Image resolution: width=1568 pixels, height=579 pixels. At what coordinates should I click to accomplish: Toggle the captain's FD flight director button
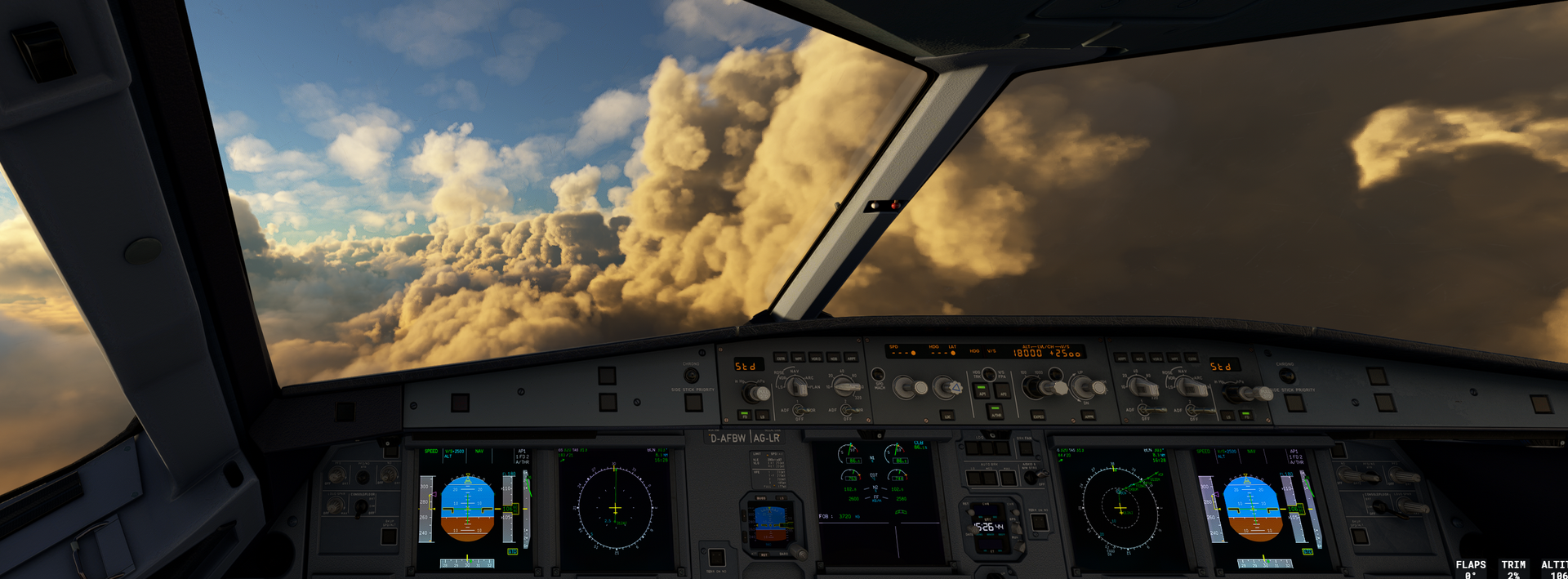coord(744,416)
